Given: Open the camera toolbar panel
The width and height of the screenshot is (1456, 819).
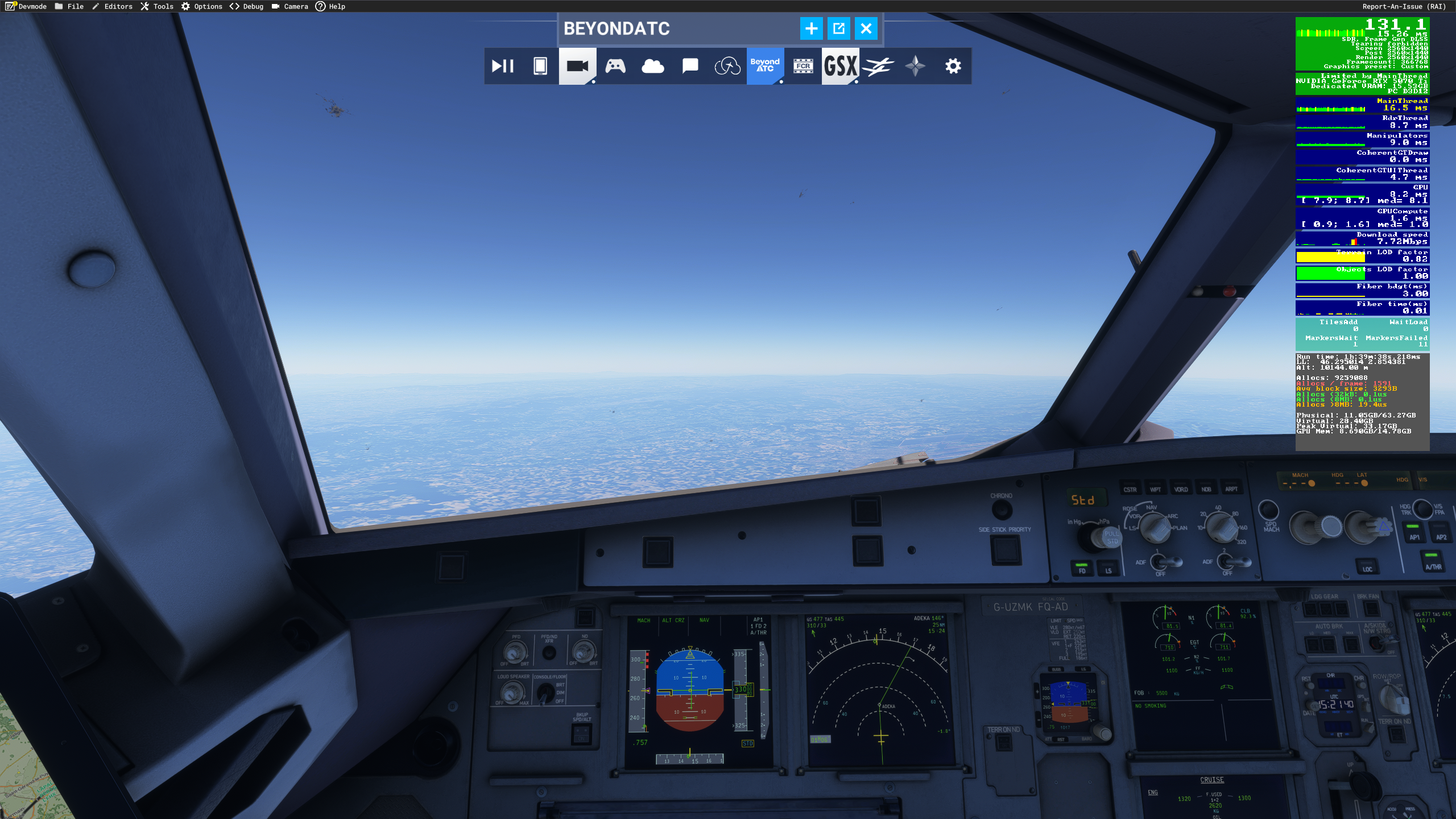Looking at the screenshot, I should 577,67.
